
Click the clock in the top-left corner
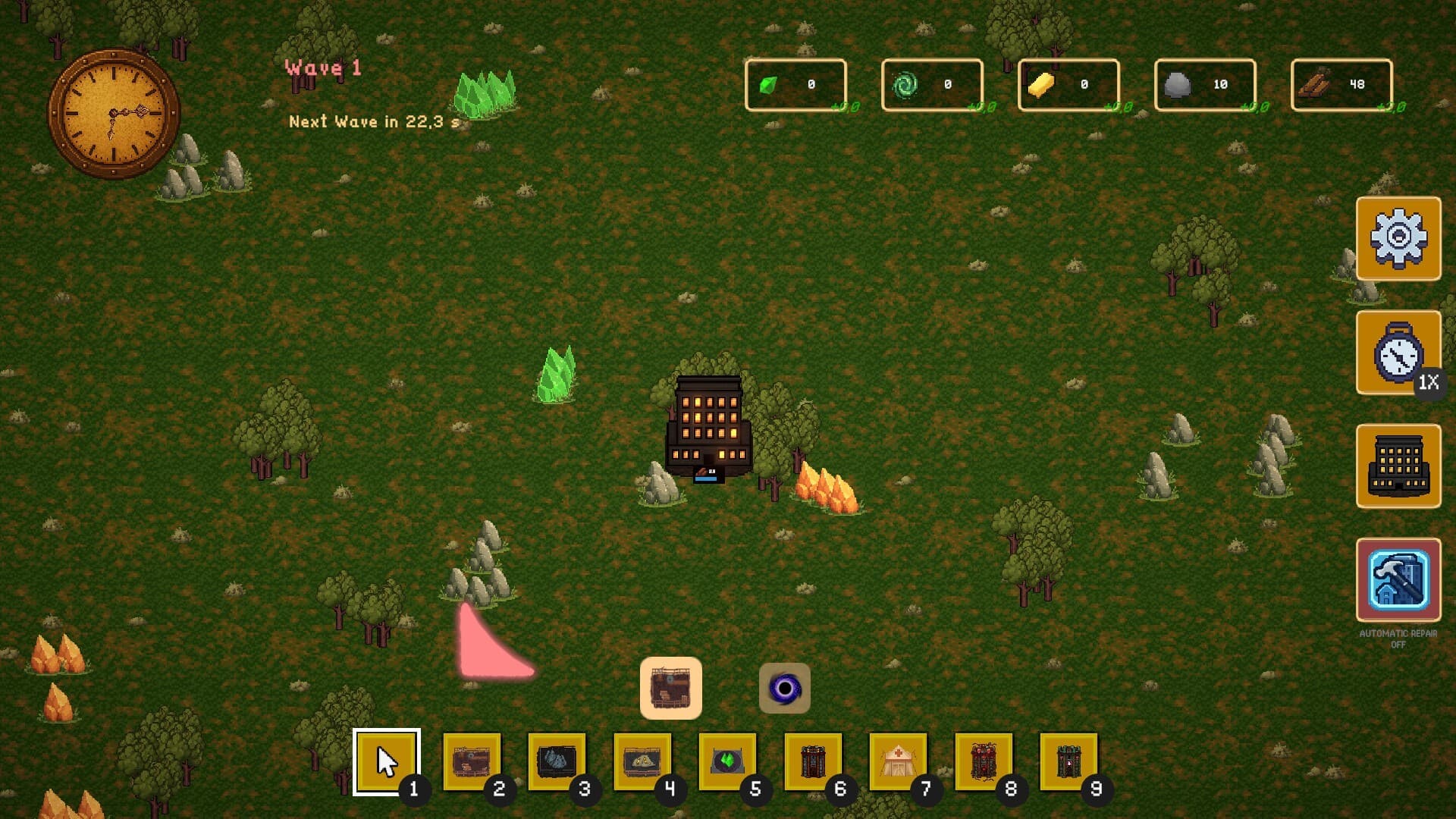[112, 112]
